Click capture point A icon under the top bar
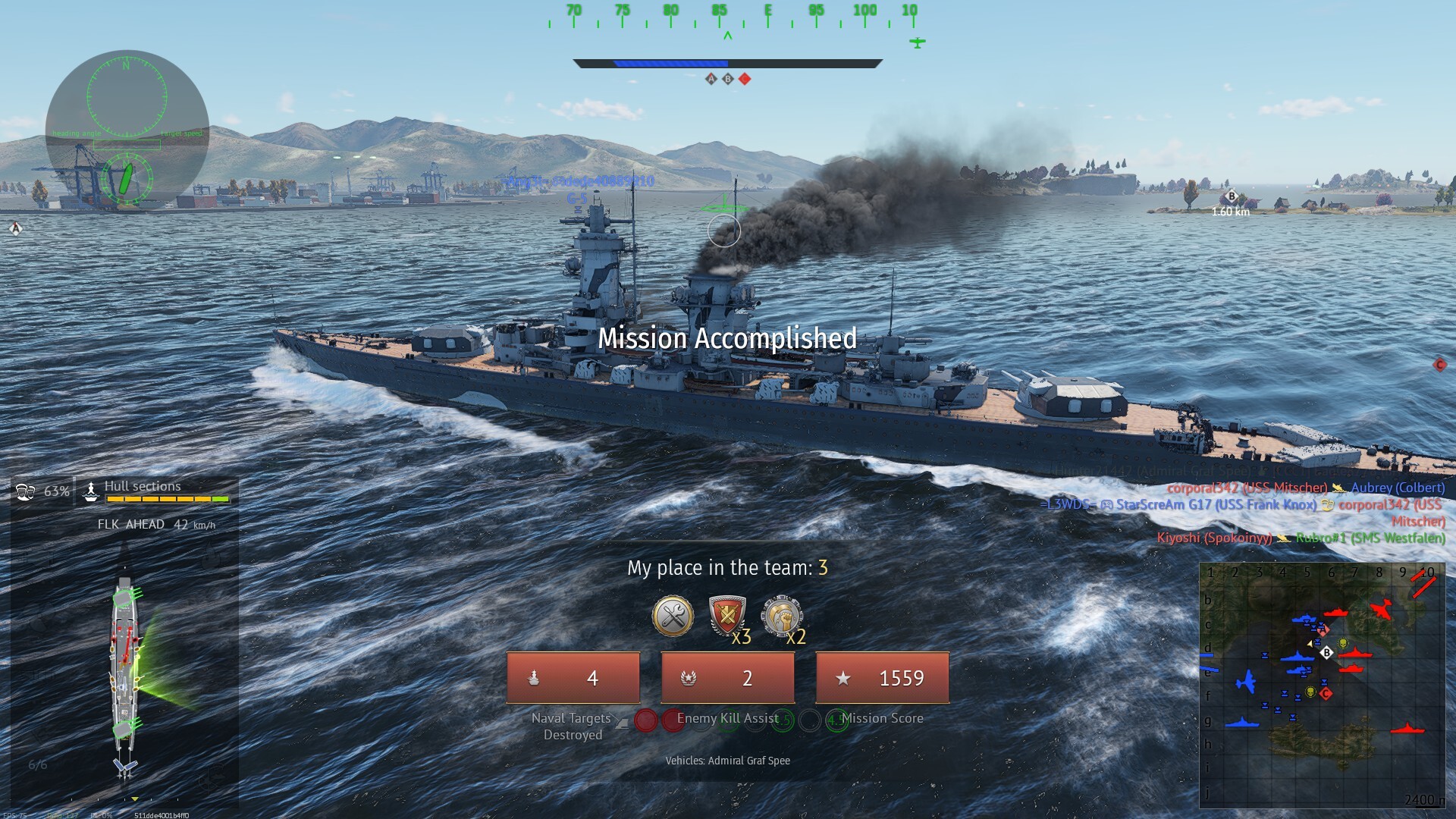1456x819 pixels. point(711,79)
